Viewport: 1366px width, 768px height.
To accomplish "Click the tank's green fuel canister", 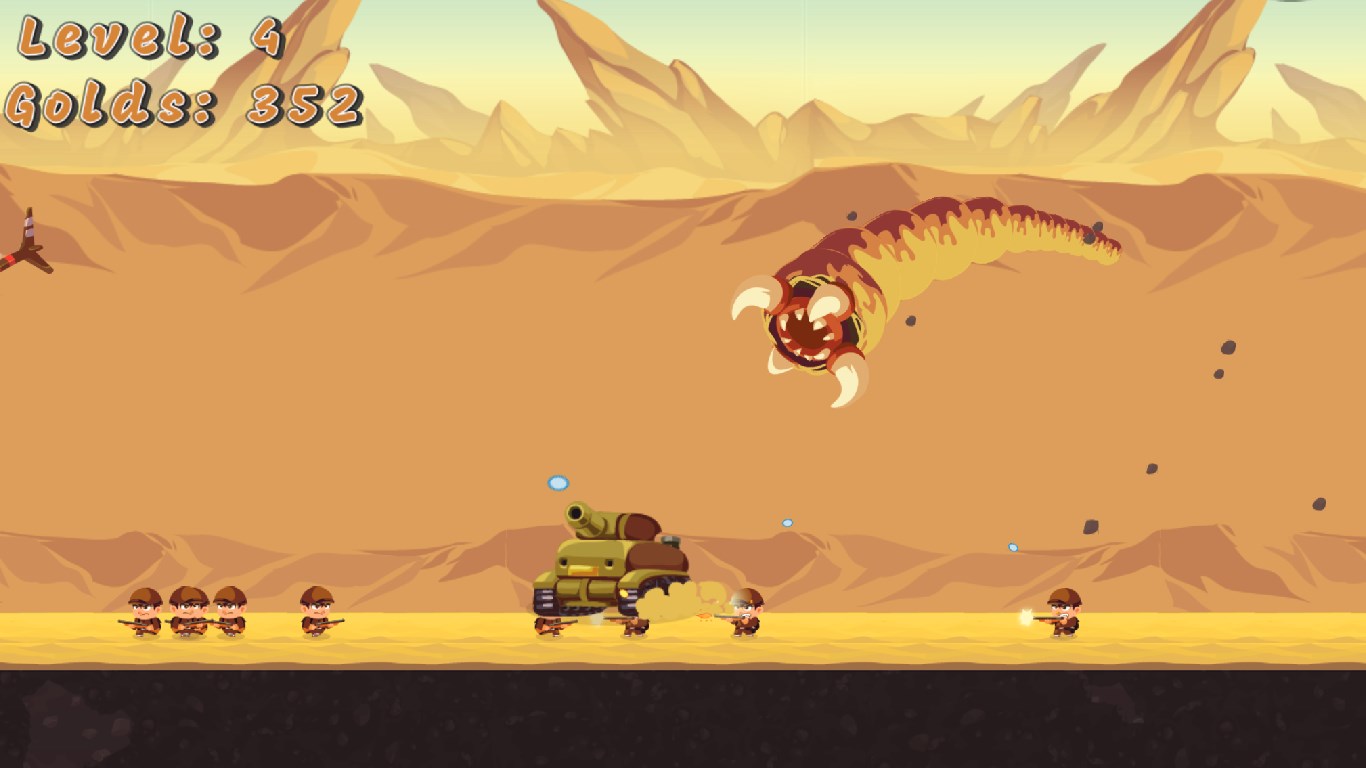I will [x=672, y=543].
